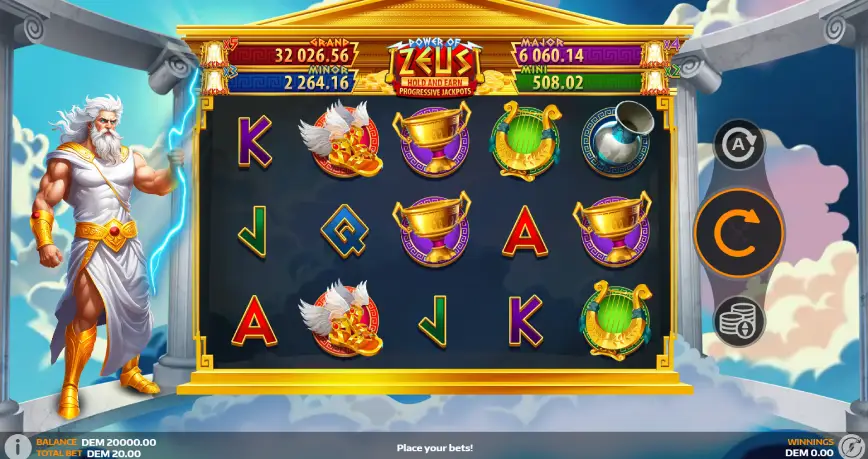Adjust the bet using the coin stack button
The height and width of the screenshot is (459, 868).
tap(739, 321)
